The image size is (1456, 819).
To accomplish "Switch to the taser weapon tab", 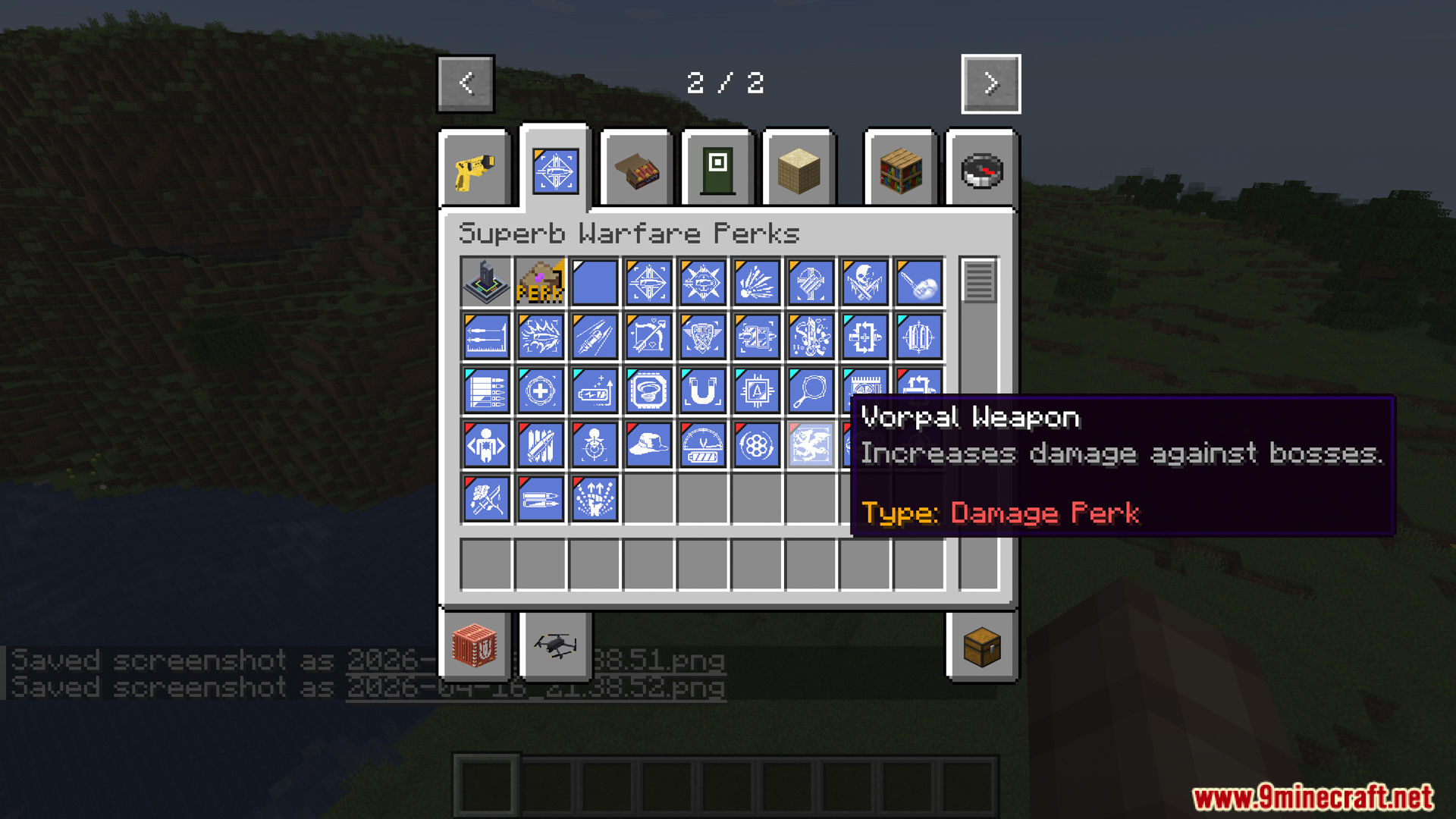I will [x=474, y=168].
